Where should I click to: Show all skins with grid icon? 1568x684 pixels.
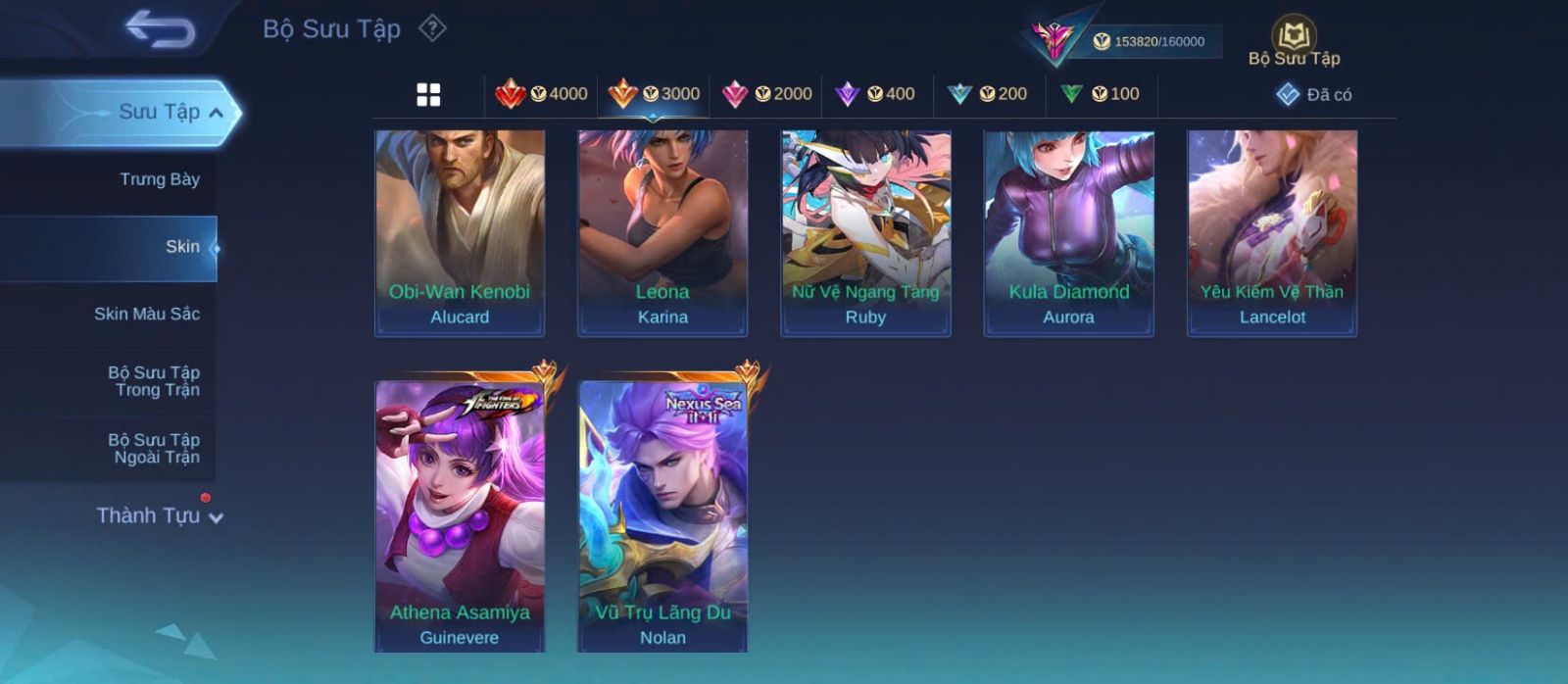click(428, 95)
